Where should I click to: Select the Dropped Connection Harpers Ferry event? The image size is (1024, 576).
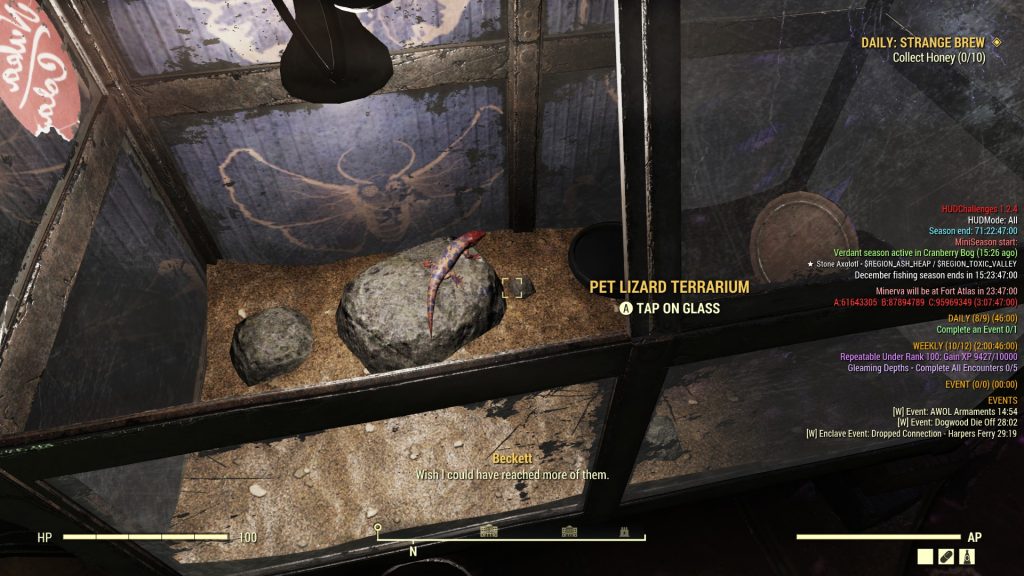click(911, 433)
